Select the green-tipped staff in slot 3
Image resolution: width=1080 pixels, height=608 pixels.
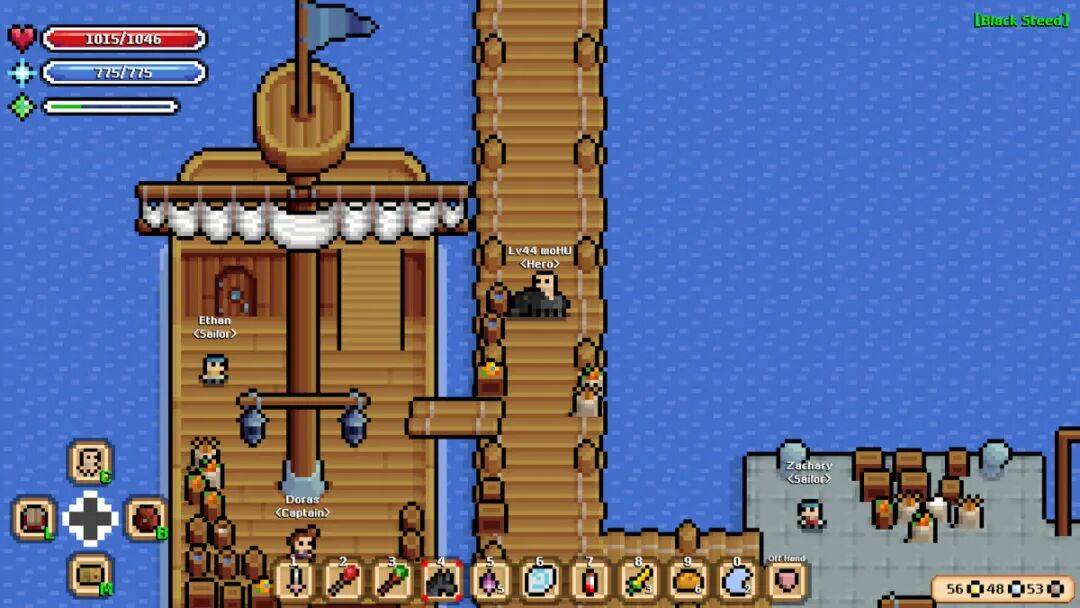point(392,581)
